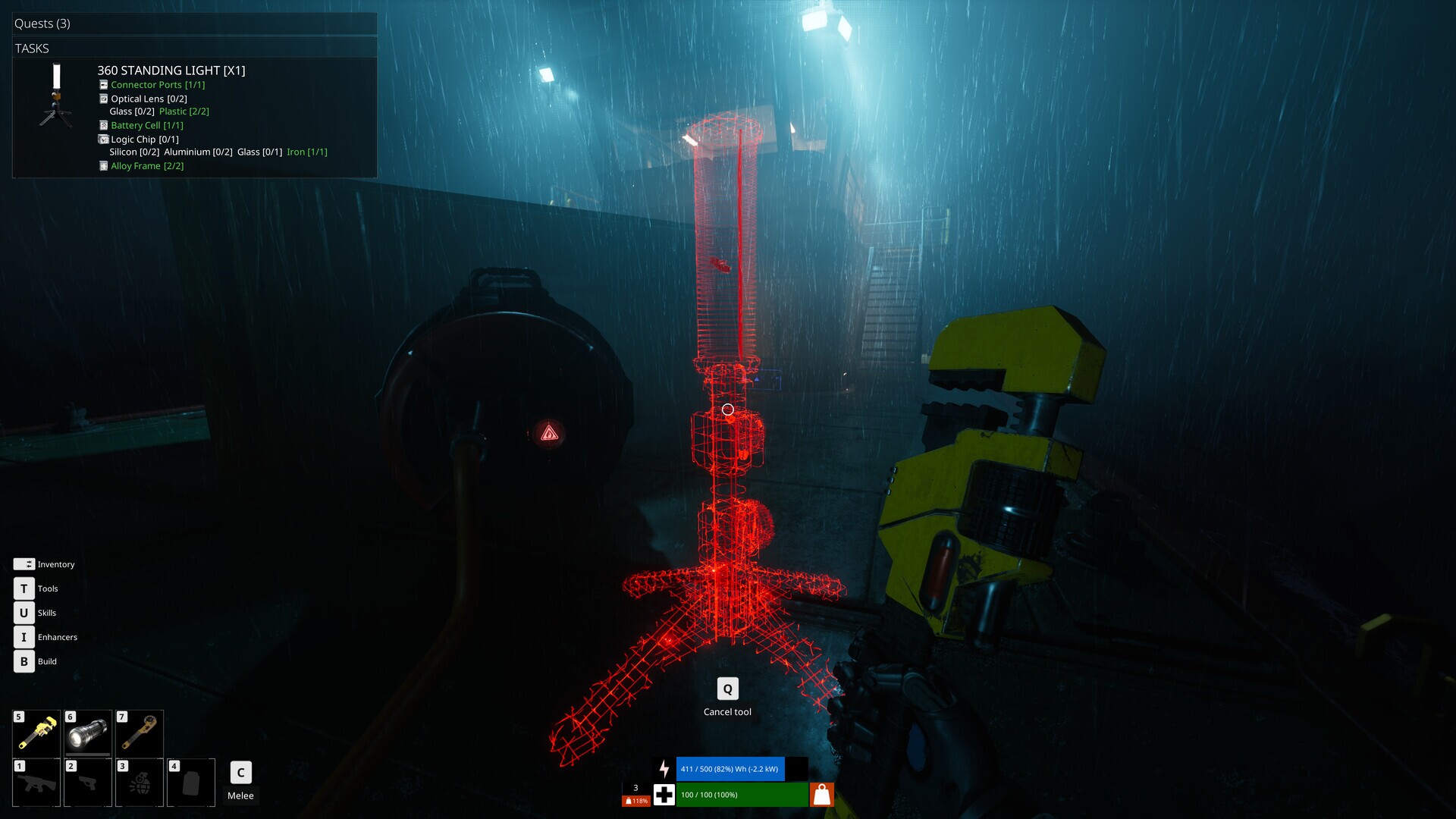Click the health cross icon
Viewport: 1456px width, 819px height.
pyautogui.click(x=664, y=795)
